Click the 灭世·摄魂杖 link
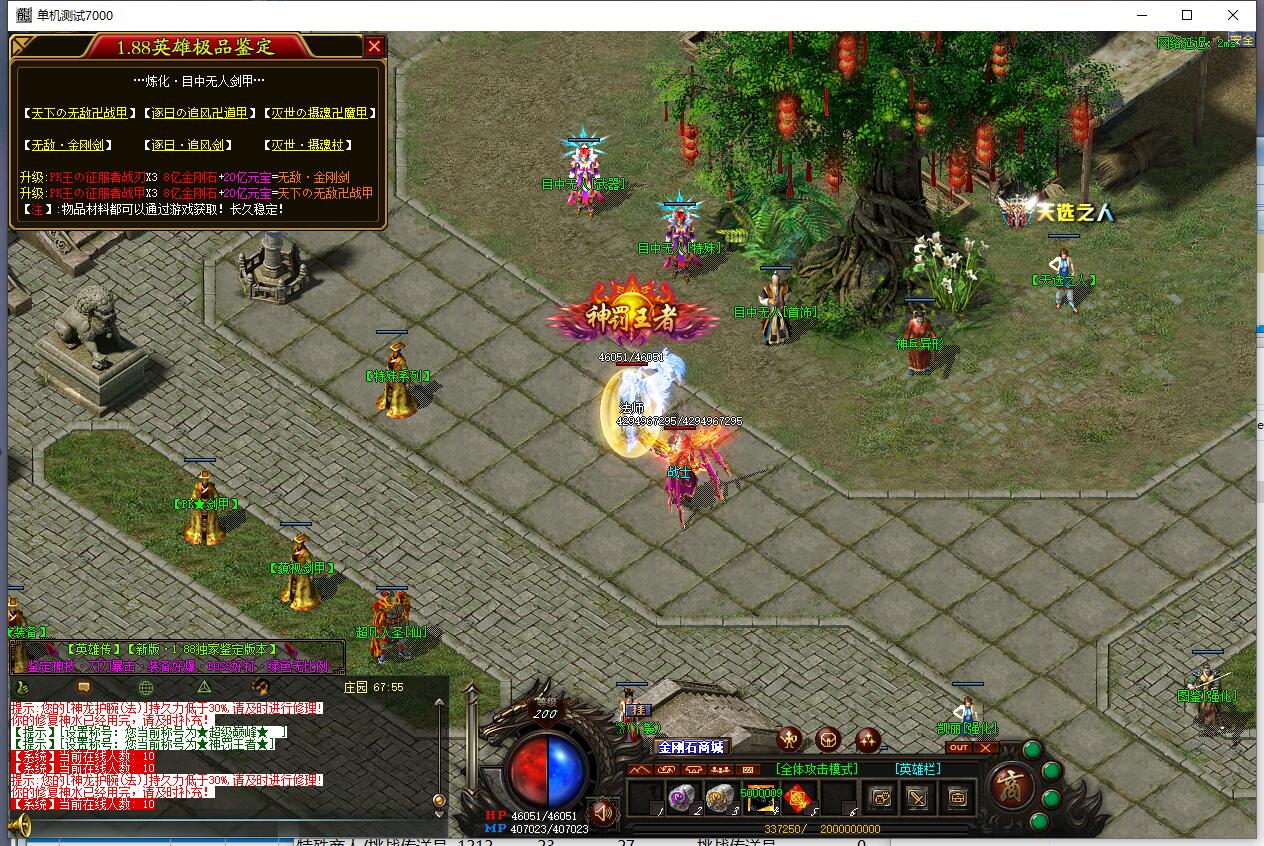Viewport: 1264px width, 846px height. (308, 146)
